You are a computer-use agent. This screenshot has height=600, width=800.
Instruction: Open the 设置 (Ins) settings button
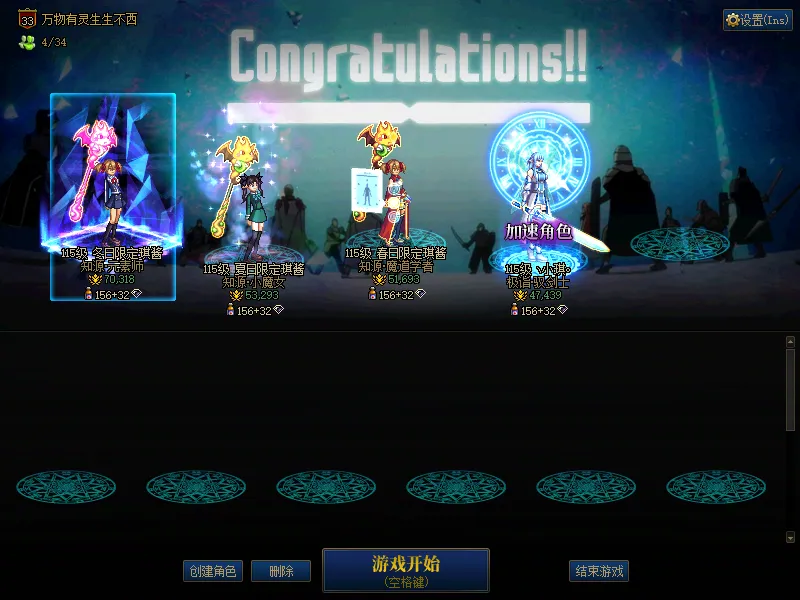click(758, 20)
